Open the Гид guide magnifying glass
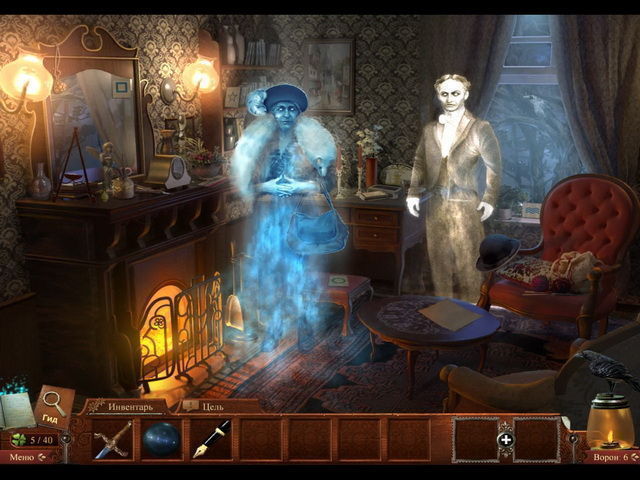The height and width of the screenshot is (480, 640). [53, 403]
